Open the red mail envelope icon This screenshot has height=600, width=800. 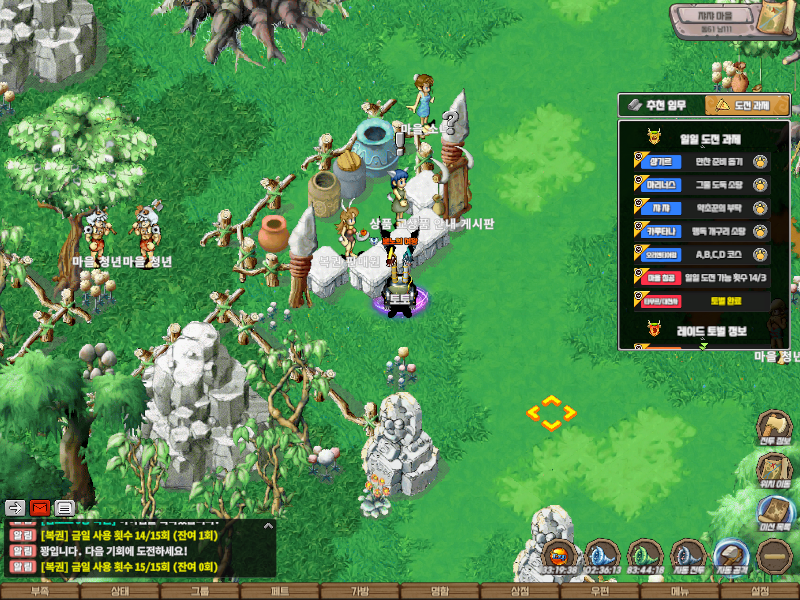point(40,507)
